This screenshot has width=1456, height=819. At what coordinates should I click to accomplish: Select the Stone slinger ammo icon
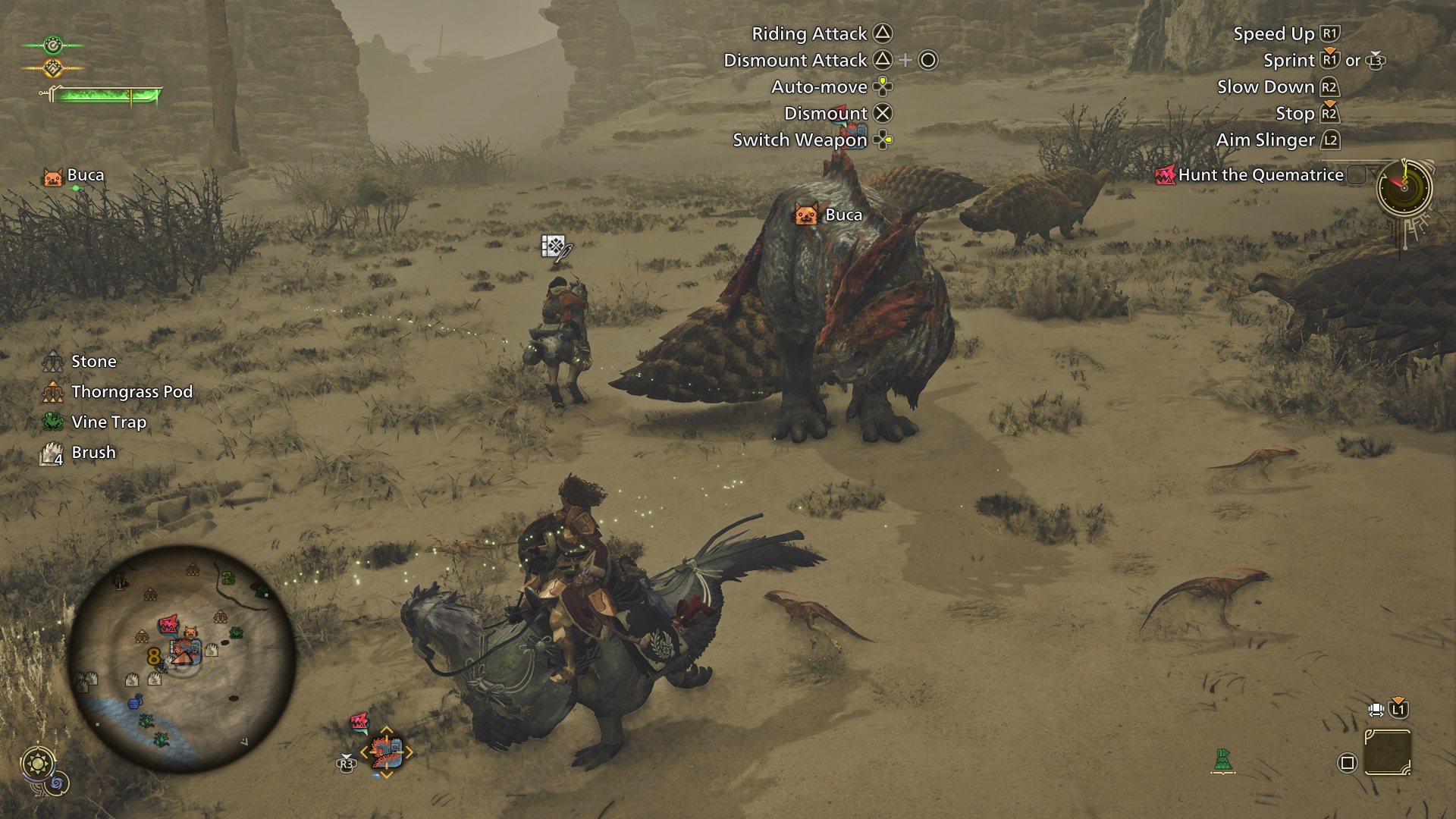[52, 361]
